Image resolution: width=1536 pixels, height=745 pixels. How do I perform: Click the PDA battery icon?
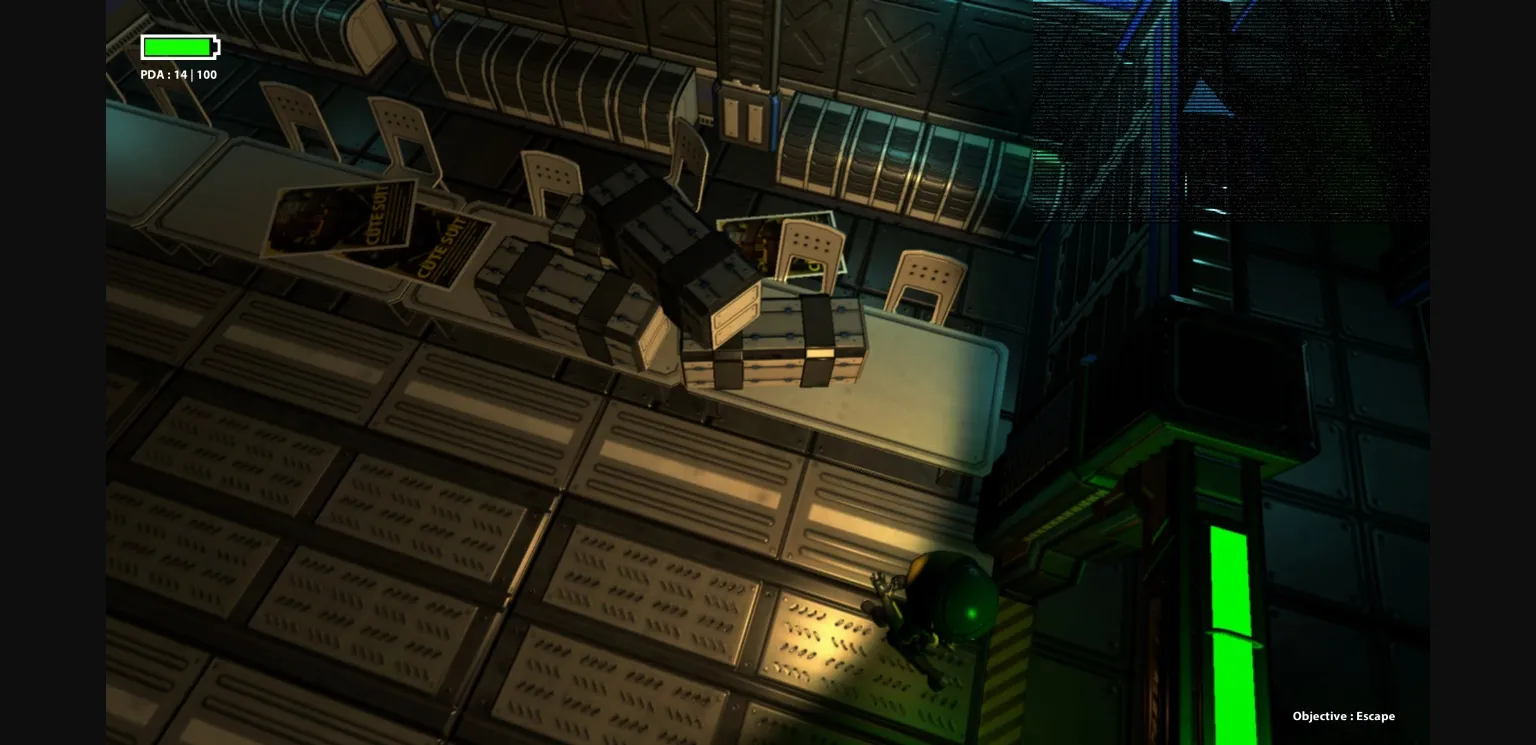coord(180,46)
